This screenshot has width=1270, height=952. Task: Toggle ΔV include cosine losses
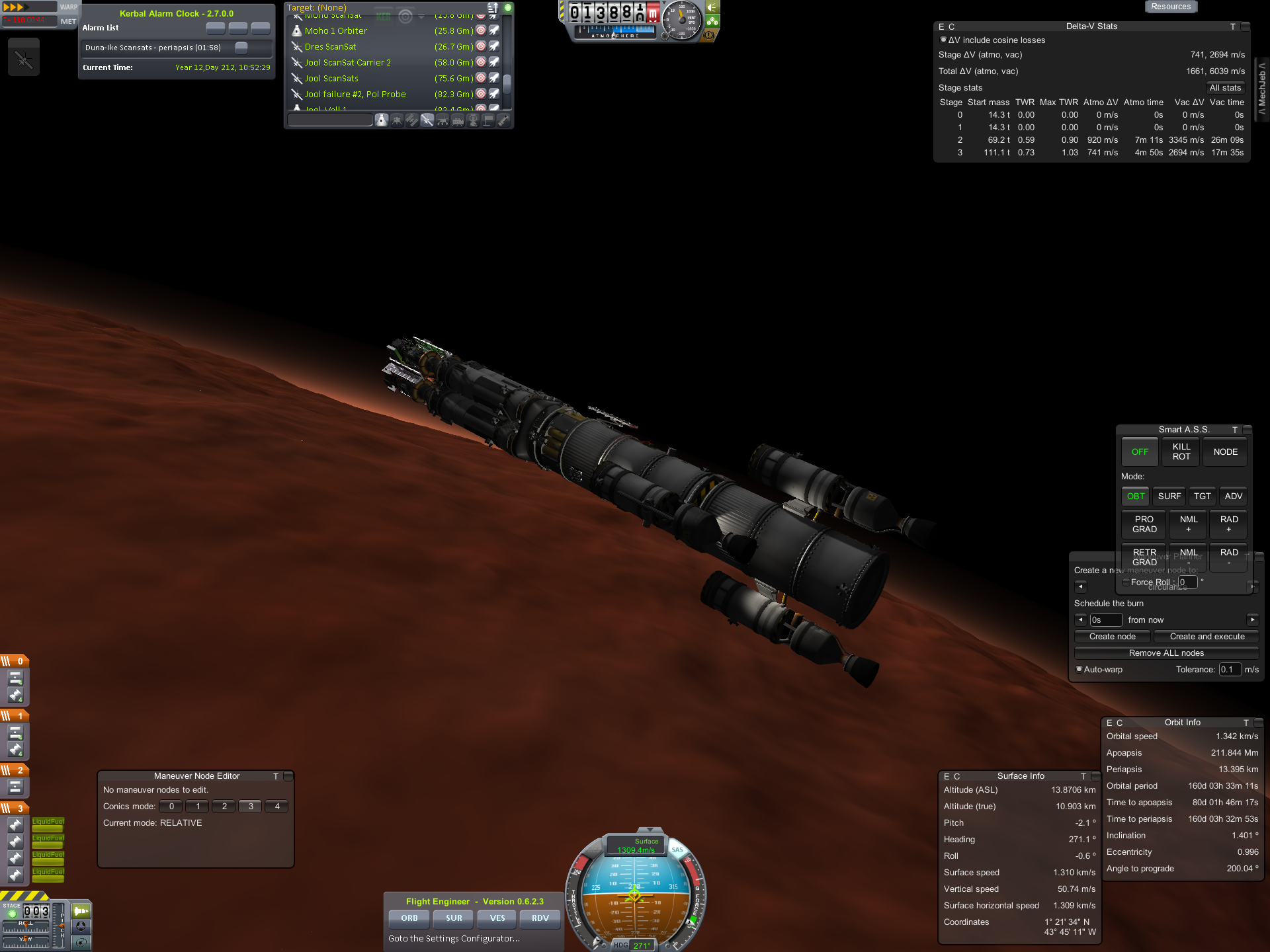(943, 40)
